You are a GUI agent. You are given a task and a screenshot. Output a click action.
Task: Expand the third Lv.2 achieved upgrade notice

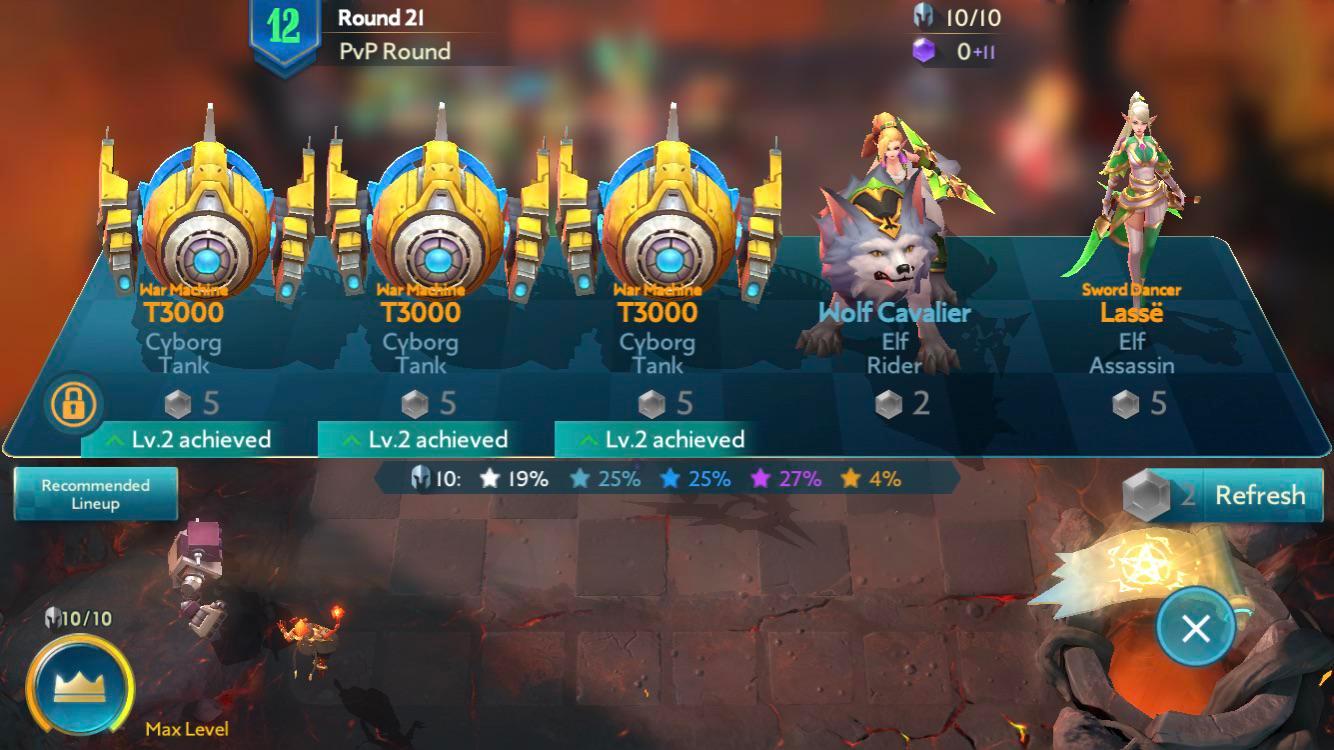671,439
